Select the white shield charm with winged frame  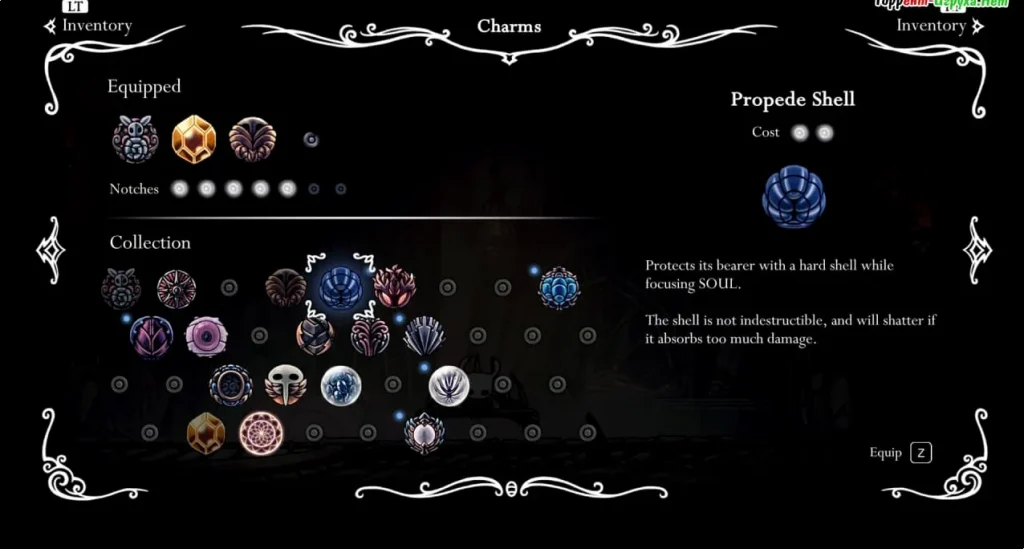[424, 433]
